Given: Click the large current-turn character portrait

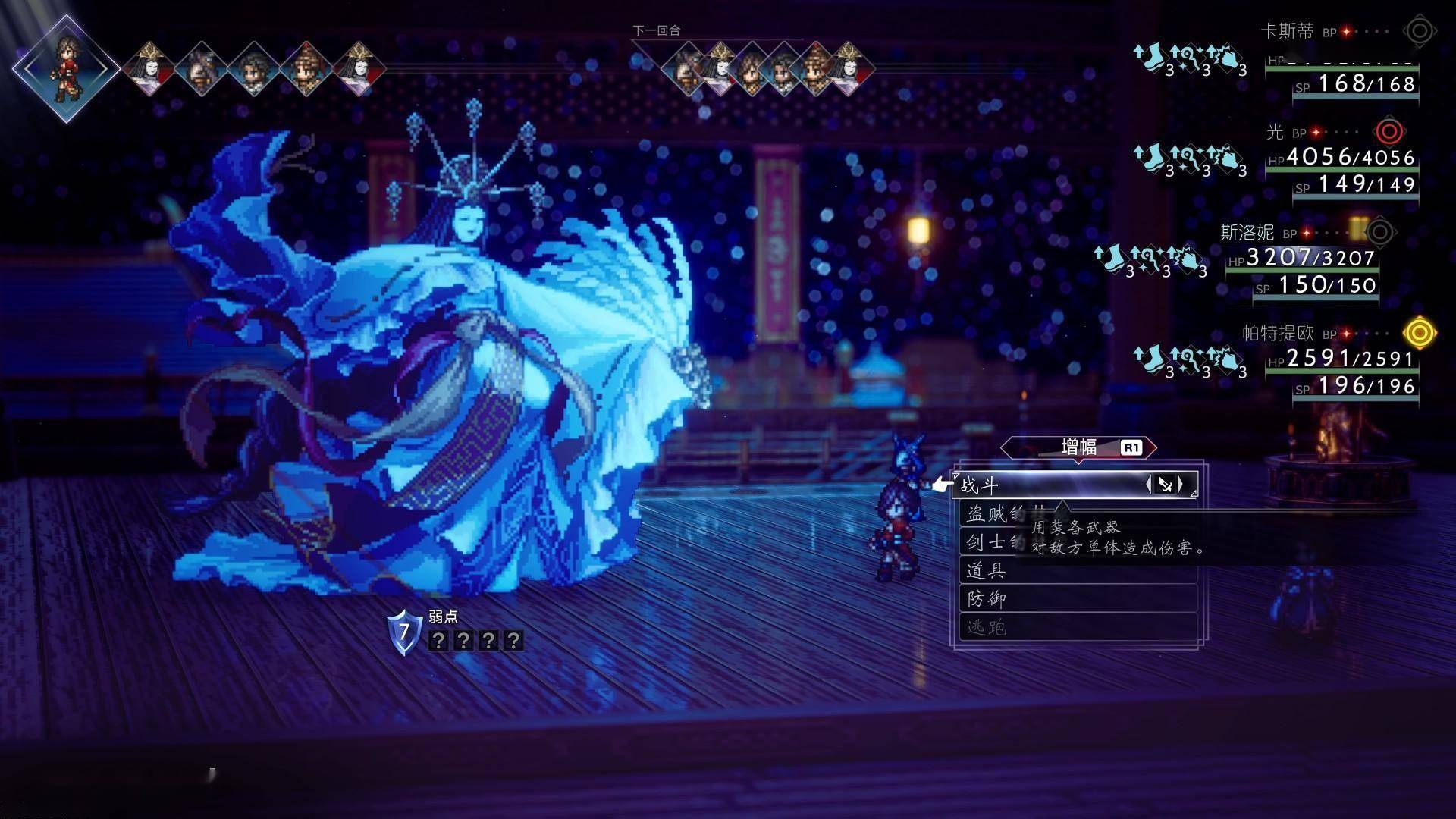Looking at the screenshot, I should coord(66,68).
